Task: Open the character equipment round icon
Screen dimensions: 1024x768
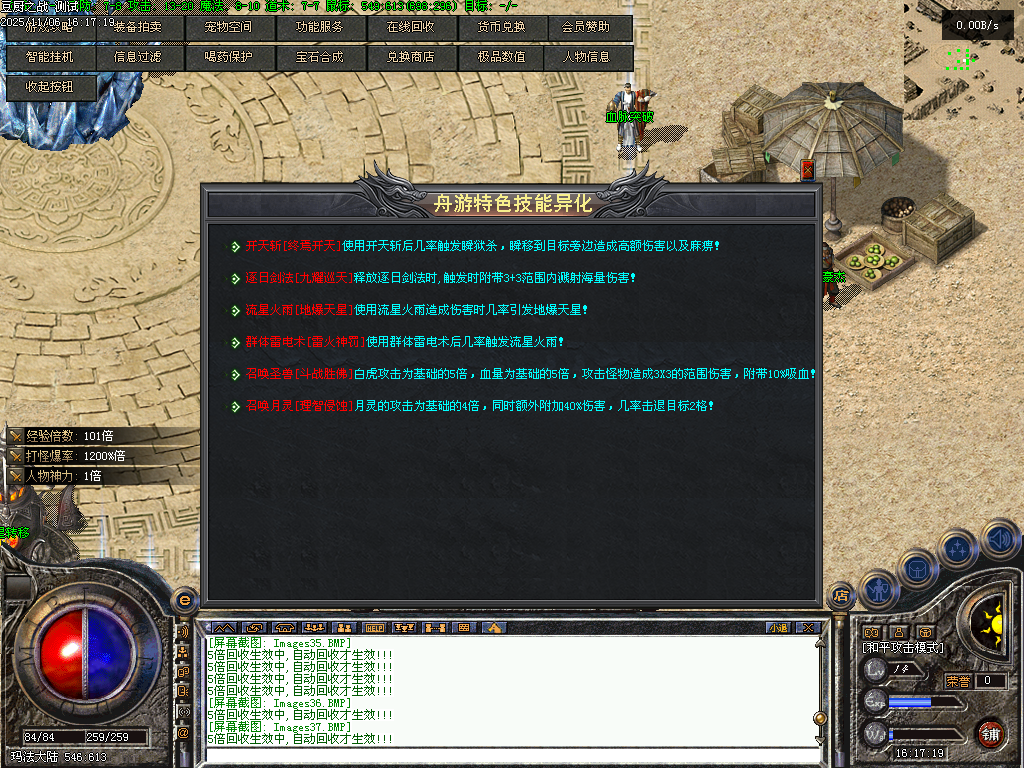Action: pos(878,590)
